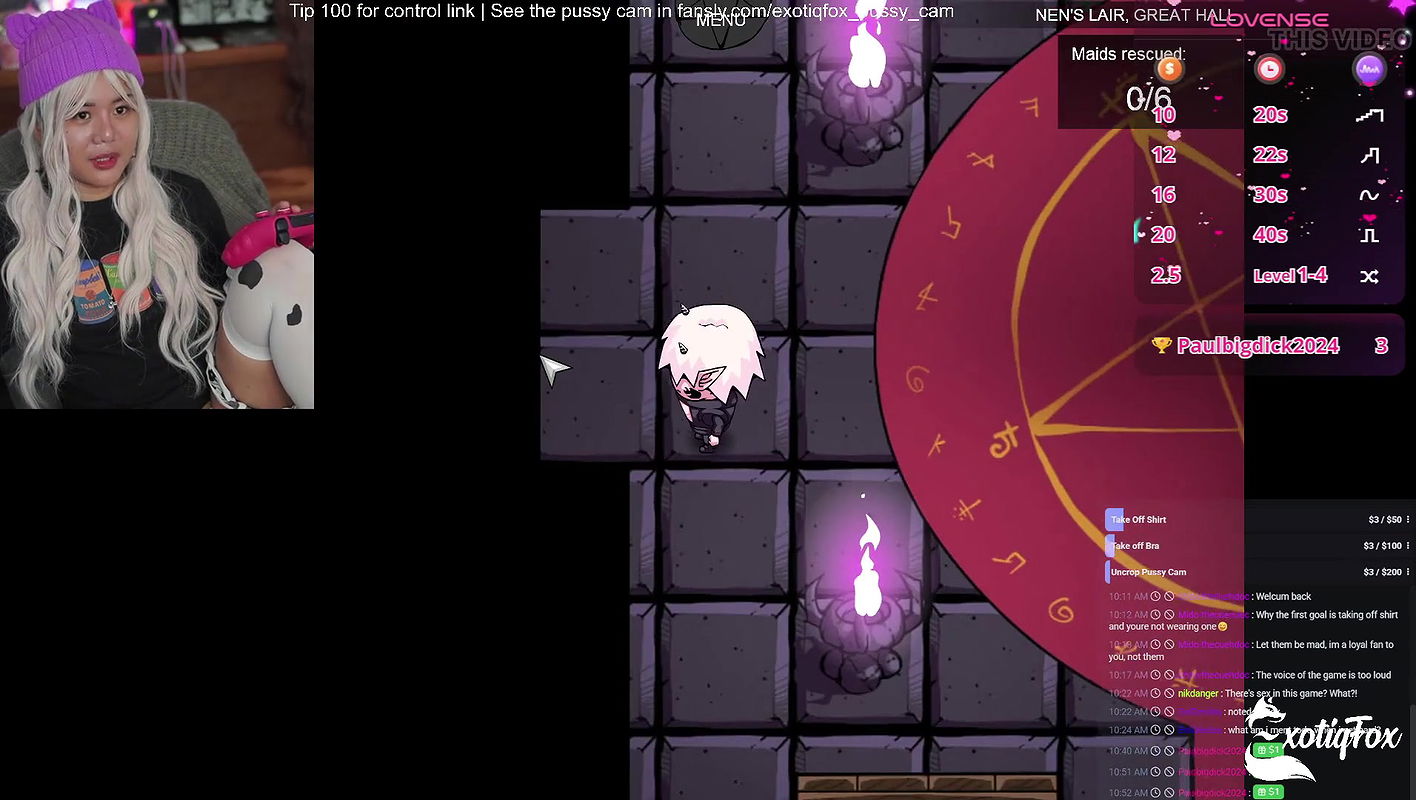Click the staircase pattern beside 20s

pyautogui.click(x=1370, y=114)
